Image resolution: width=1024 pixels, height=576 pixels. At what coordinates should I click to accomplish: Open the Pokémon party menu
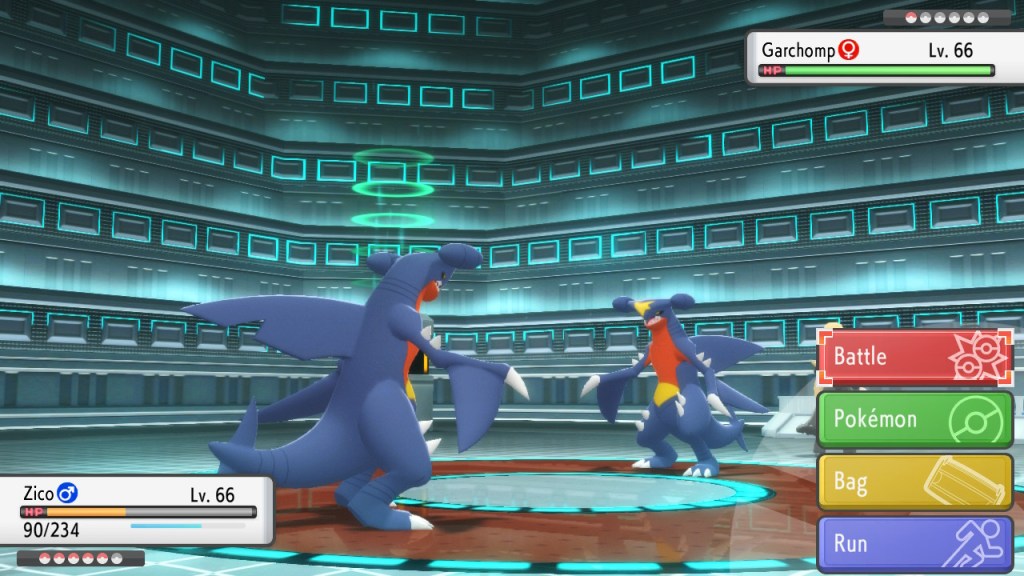point(916,419)
